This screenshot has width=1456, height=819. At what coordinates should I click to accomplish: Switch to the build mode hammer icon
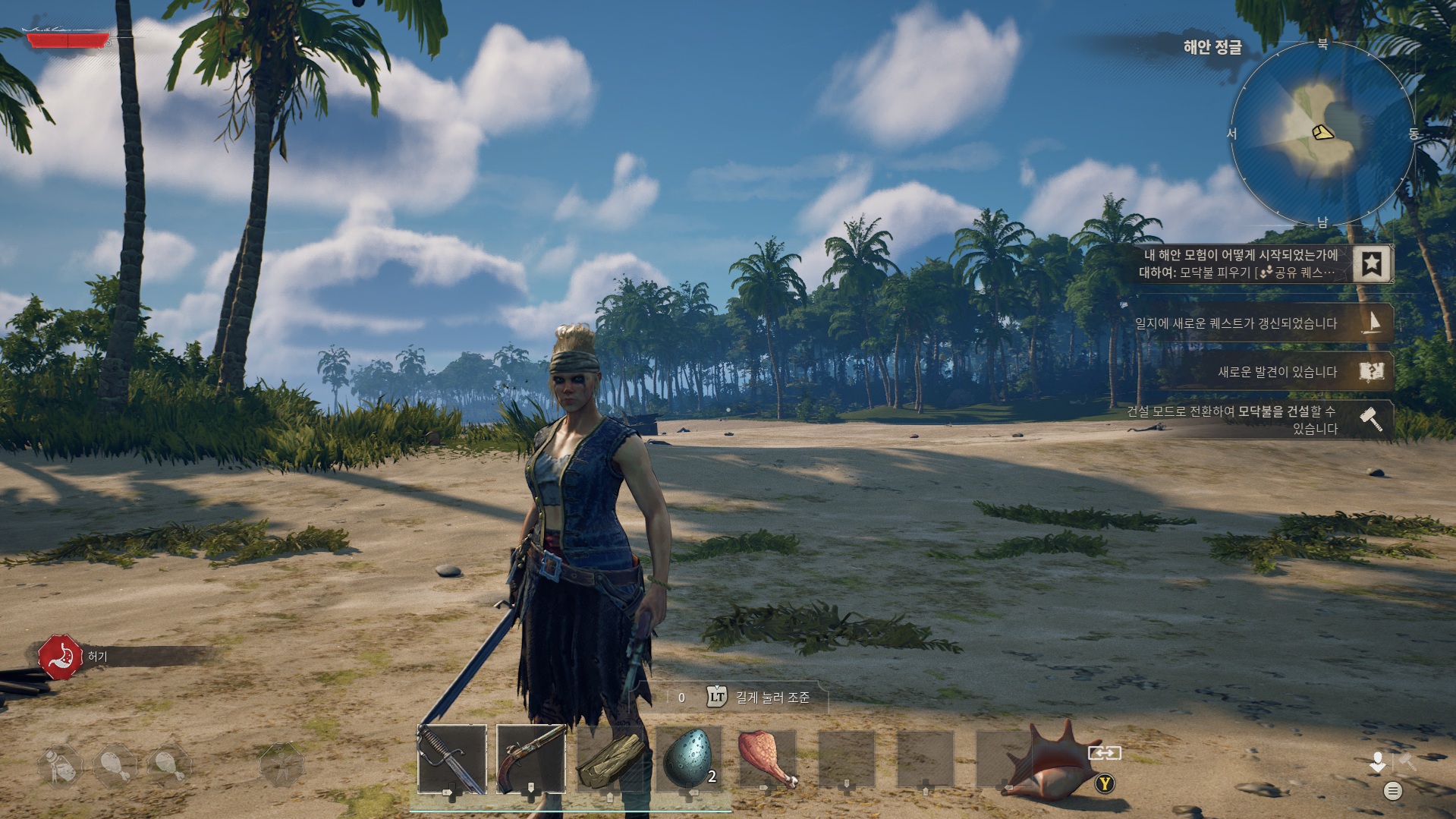tap(1408, 761)
